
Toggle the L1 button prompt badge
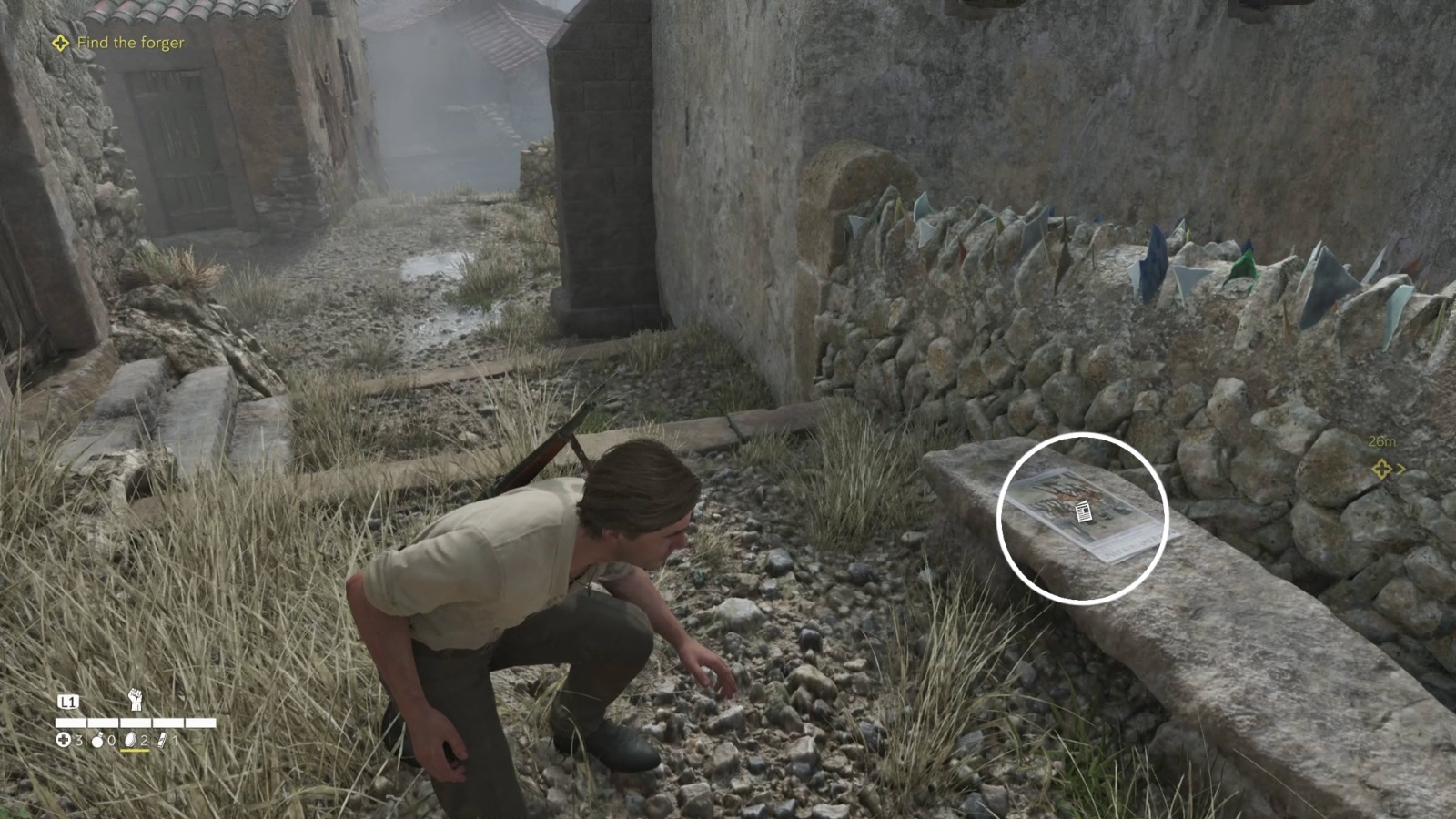(69, 701)
